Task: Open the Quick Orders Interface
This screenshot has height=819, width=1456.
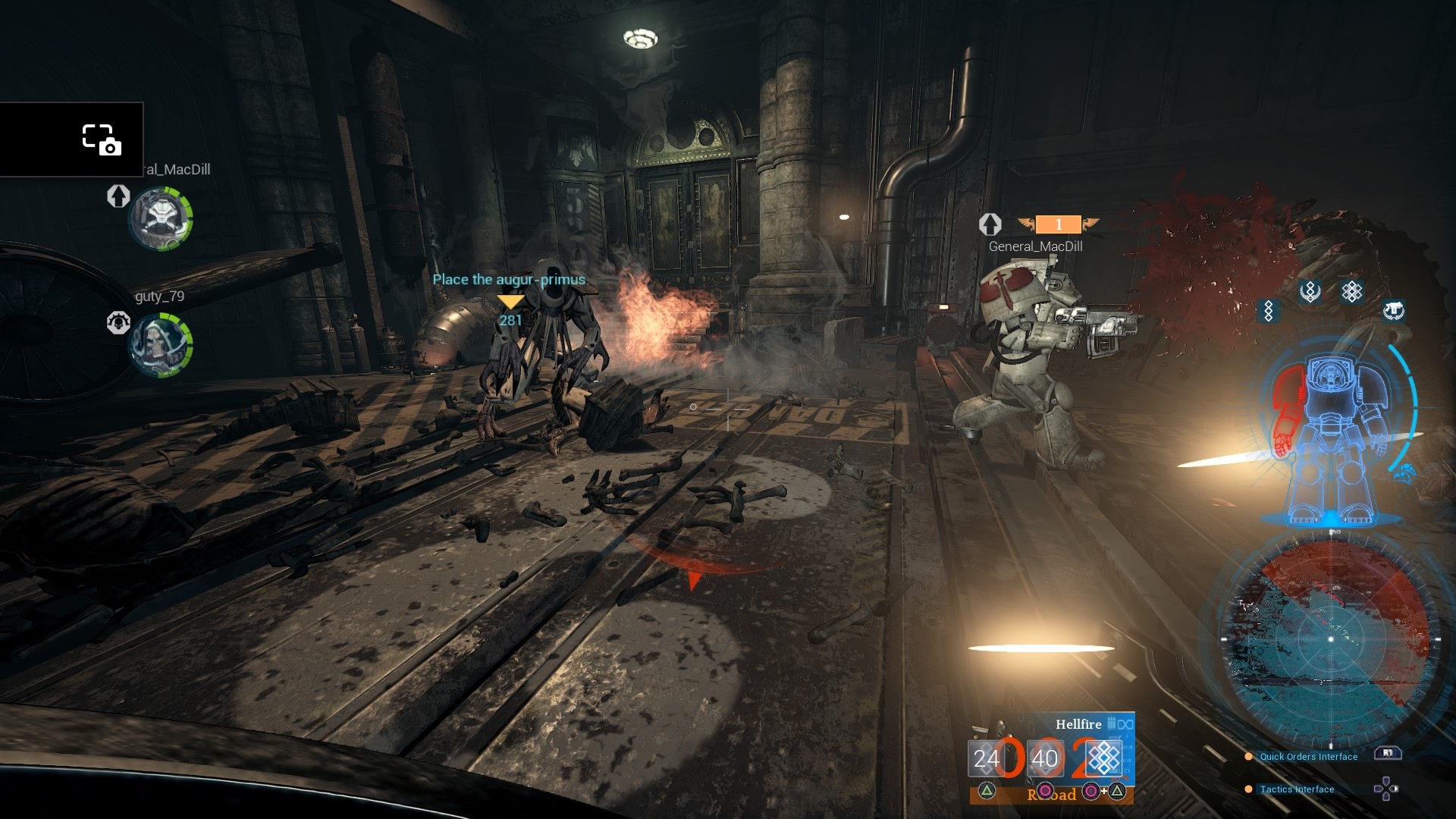Action: pyautogui.click(x=1308, y=756)
